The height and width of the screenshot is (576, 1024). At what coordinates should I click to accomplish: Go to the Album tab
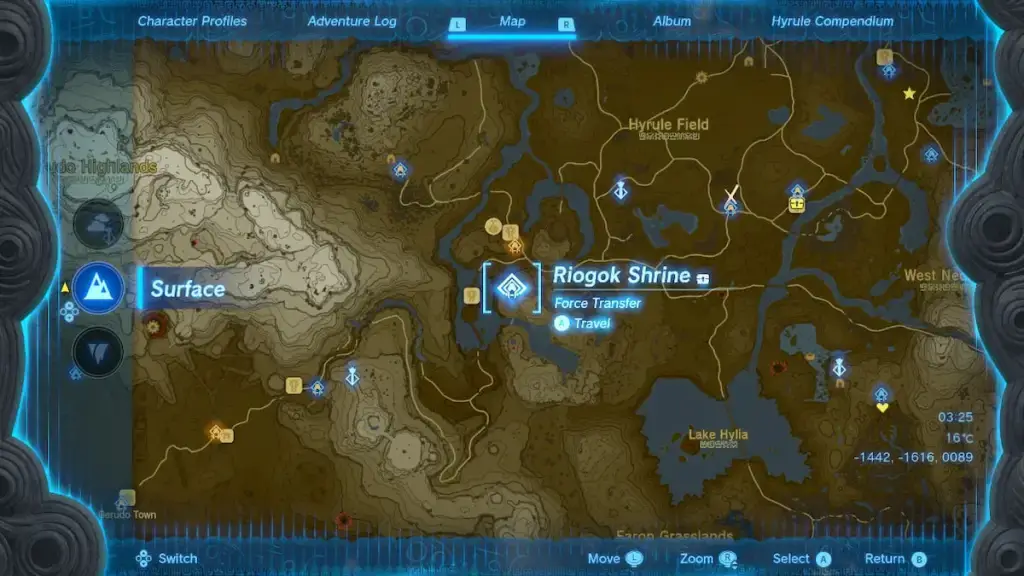[672, 21]
